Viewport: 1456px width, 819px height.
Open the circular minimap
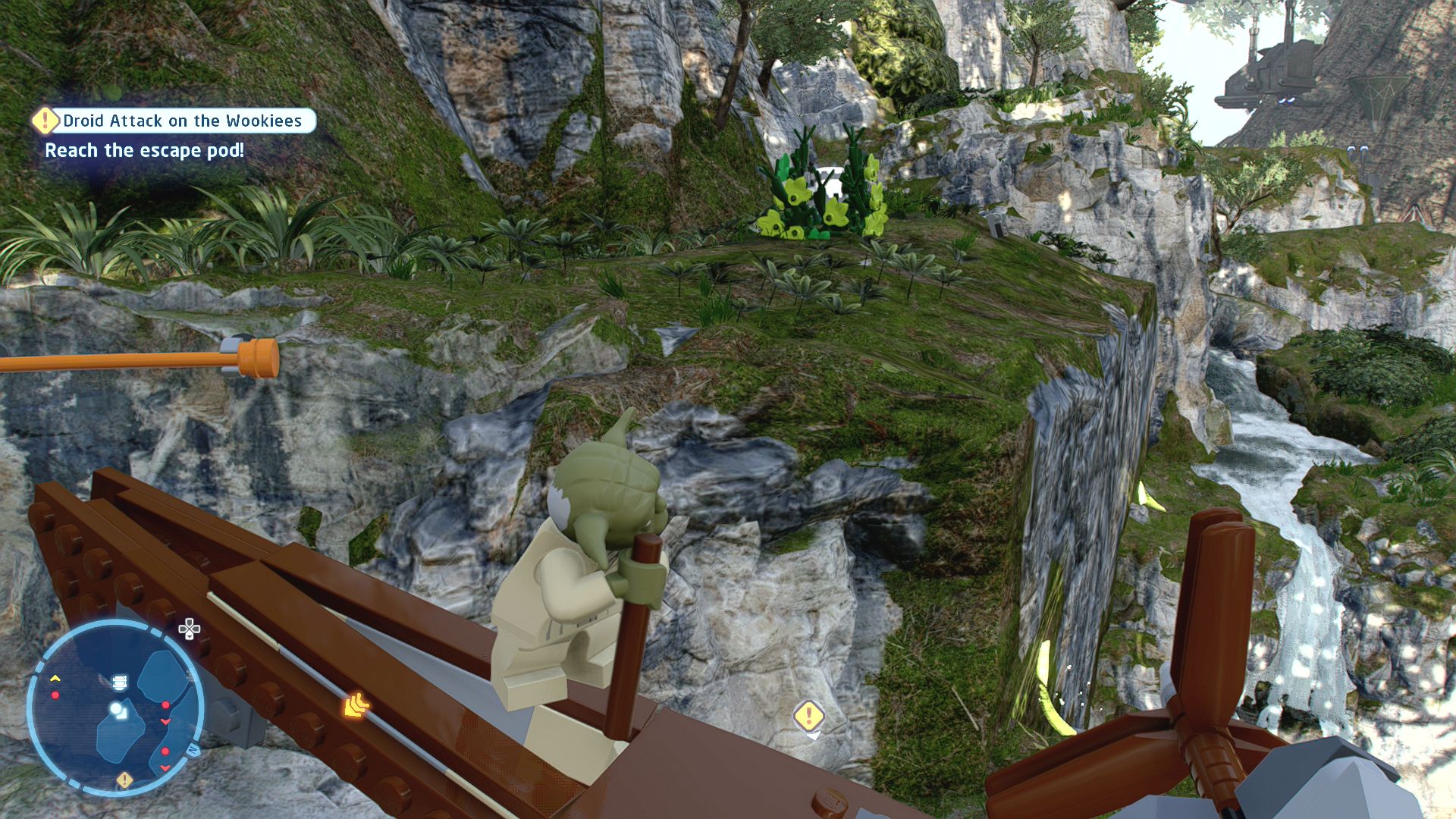pos(115,707)
